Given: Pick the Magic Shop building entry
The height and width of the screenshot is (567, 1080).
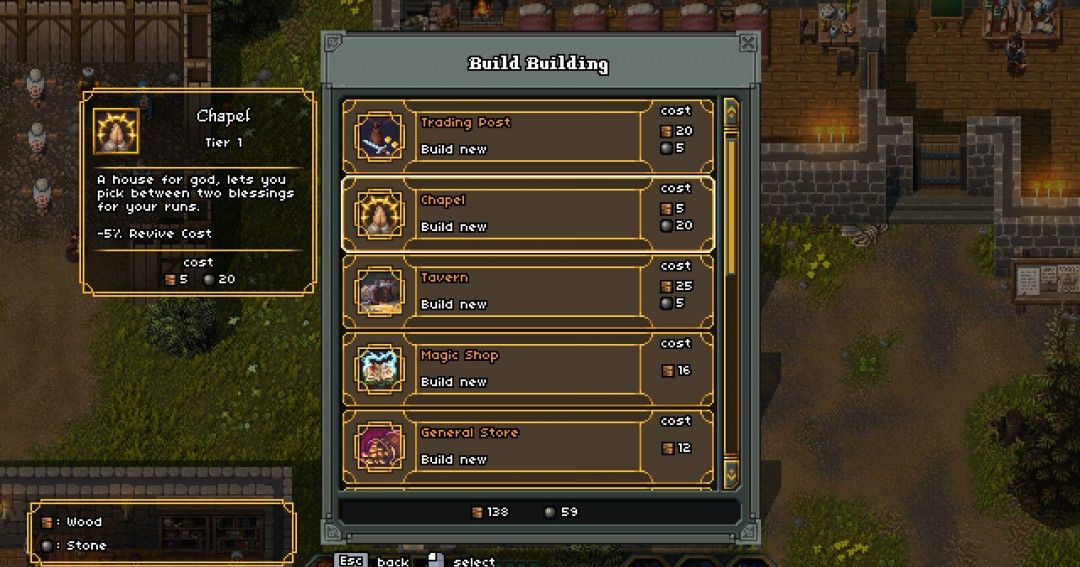Looking at the screenshot, I should (528, 368).
